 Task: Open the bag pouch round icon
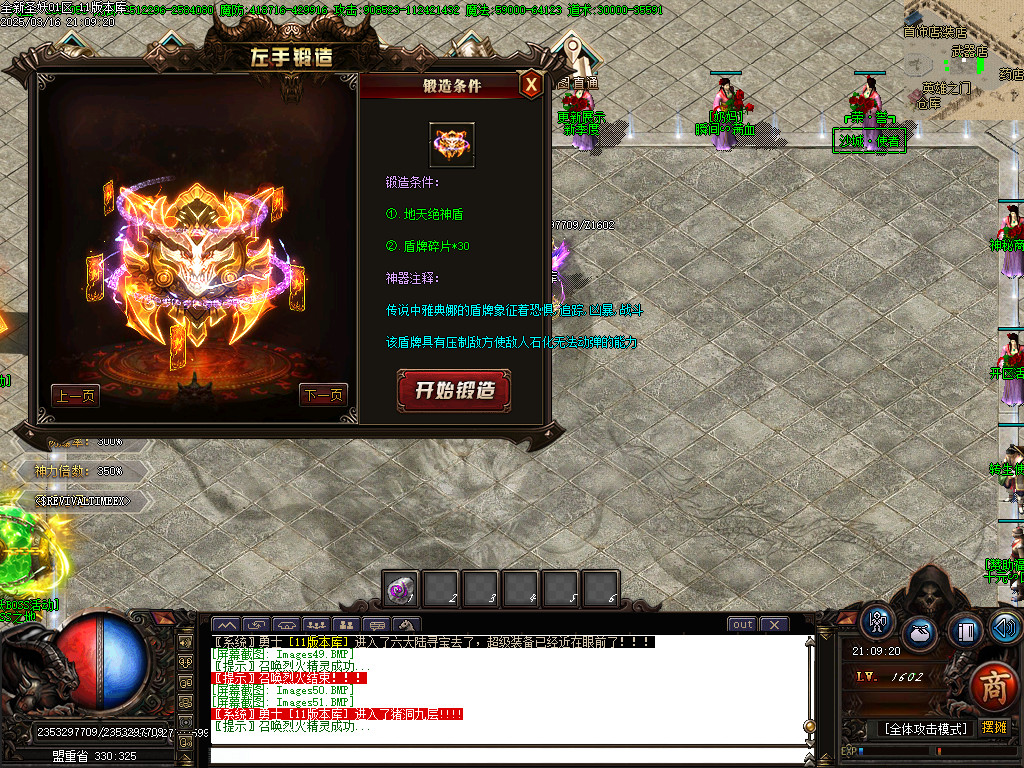[x=921, y=634]
